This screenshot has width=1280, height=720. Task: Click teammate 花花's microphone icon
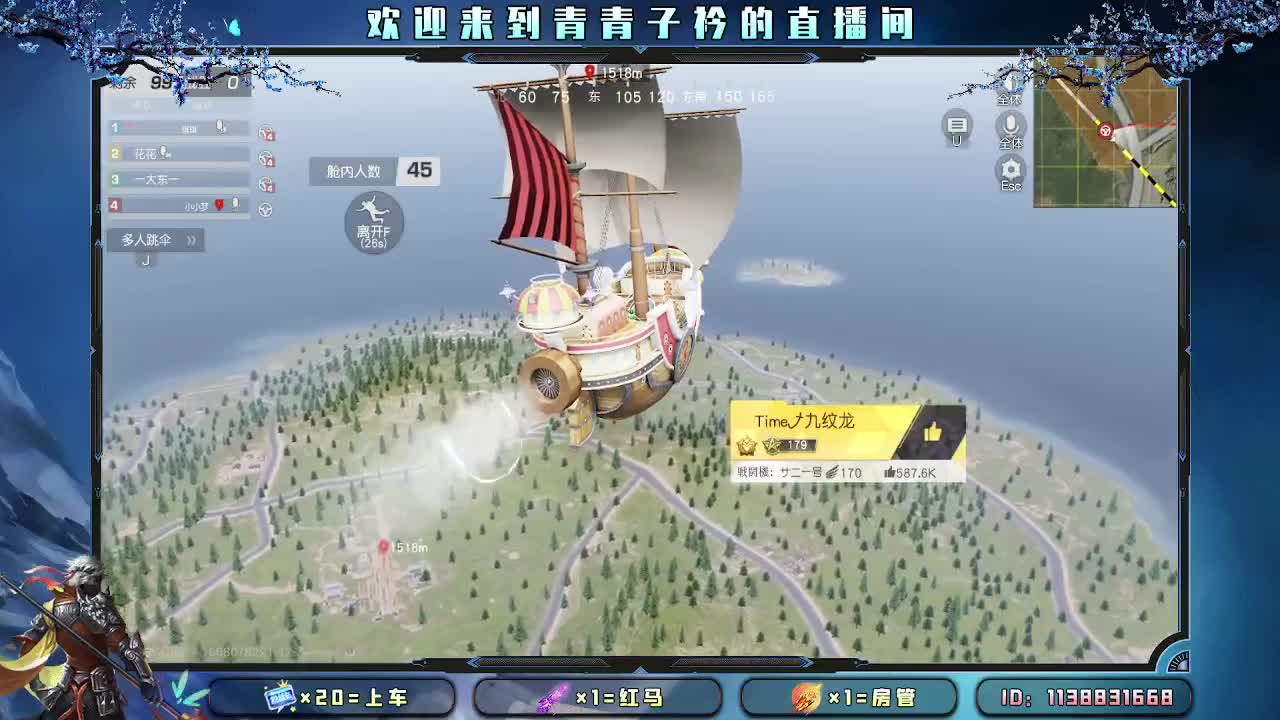164,152
